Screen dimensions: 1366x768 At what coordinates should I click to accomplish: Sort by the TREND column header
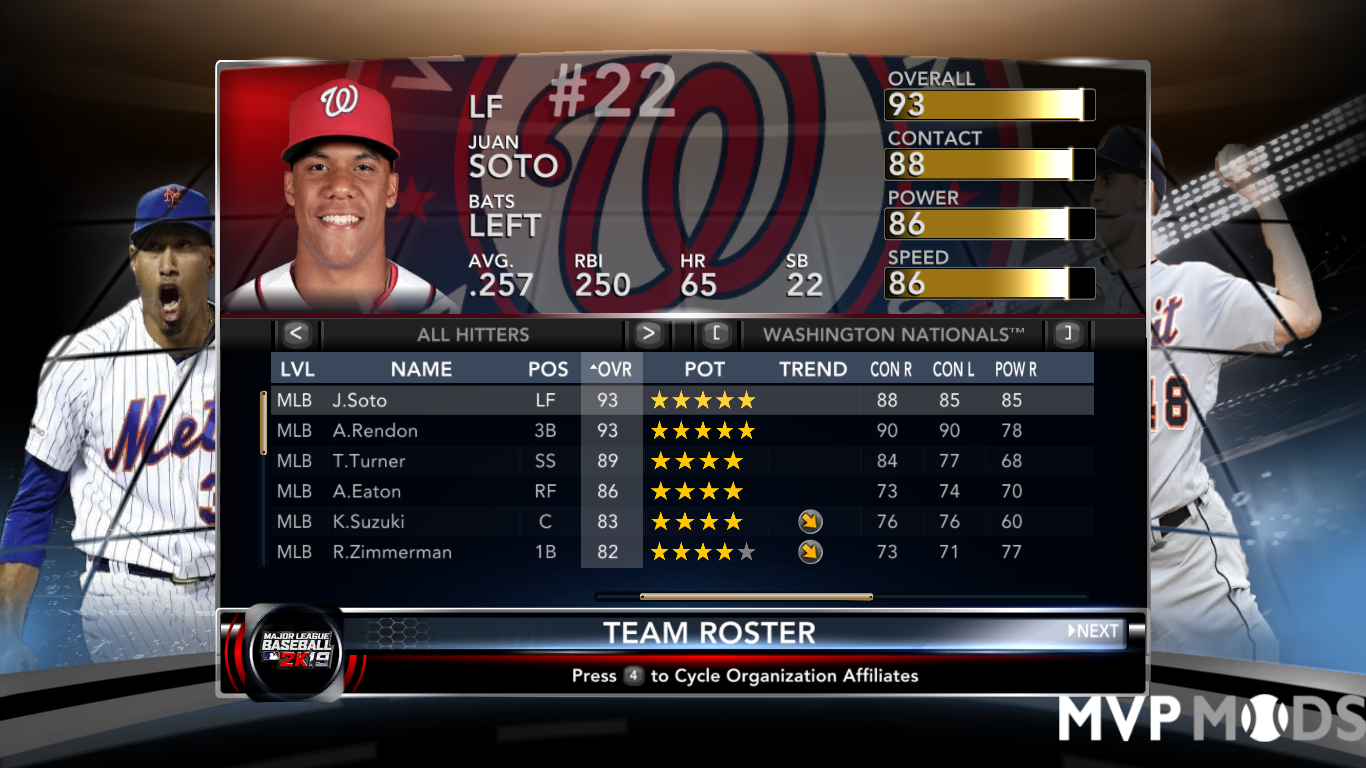(x=813, y=369)
